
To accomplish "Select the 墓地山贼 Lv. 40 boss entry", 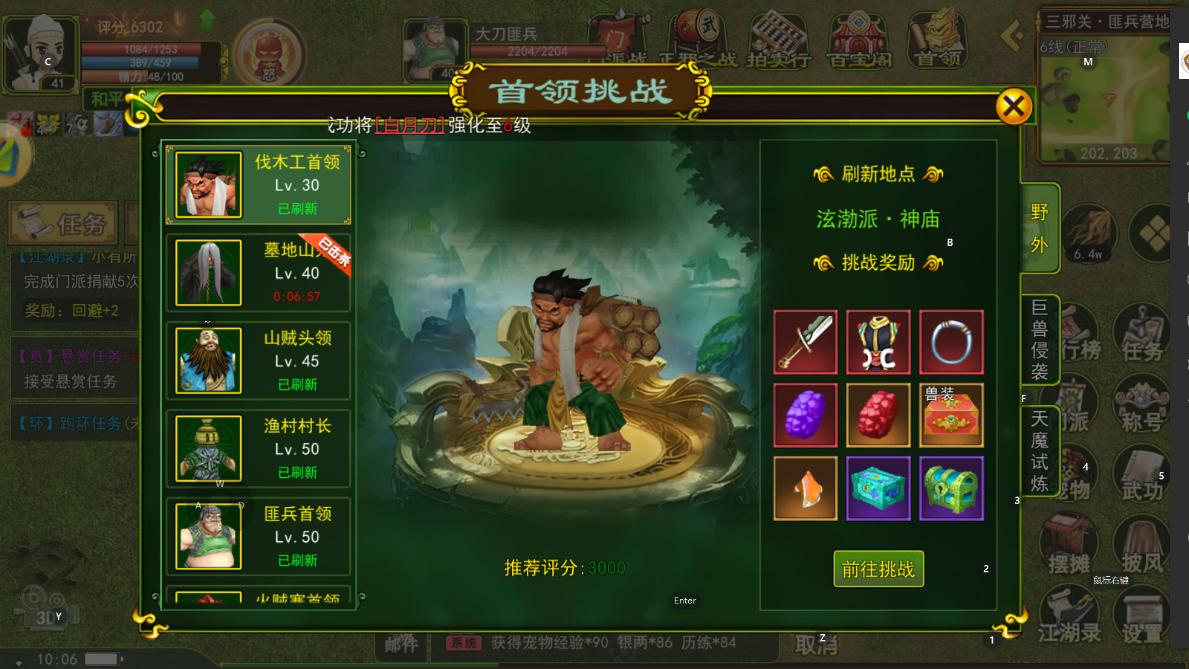I will pyautogui.click(x=258, y=272).
